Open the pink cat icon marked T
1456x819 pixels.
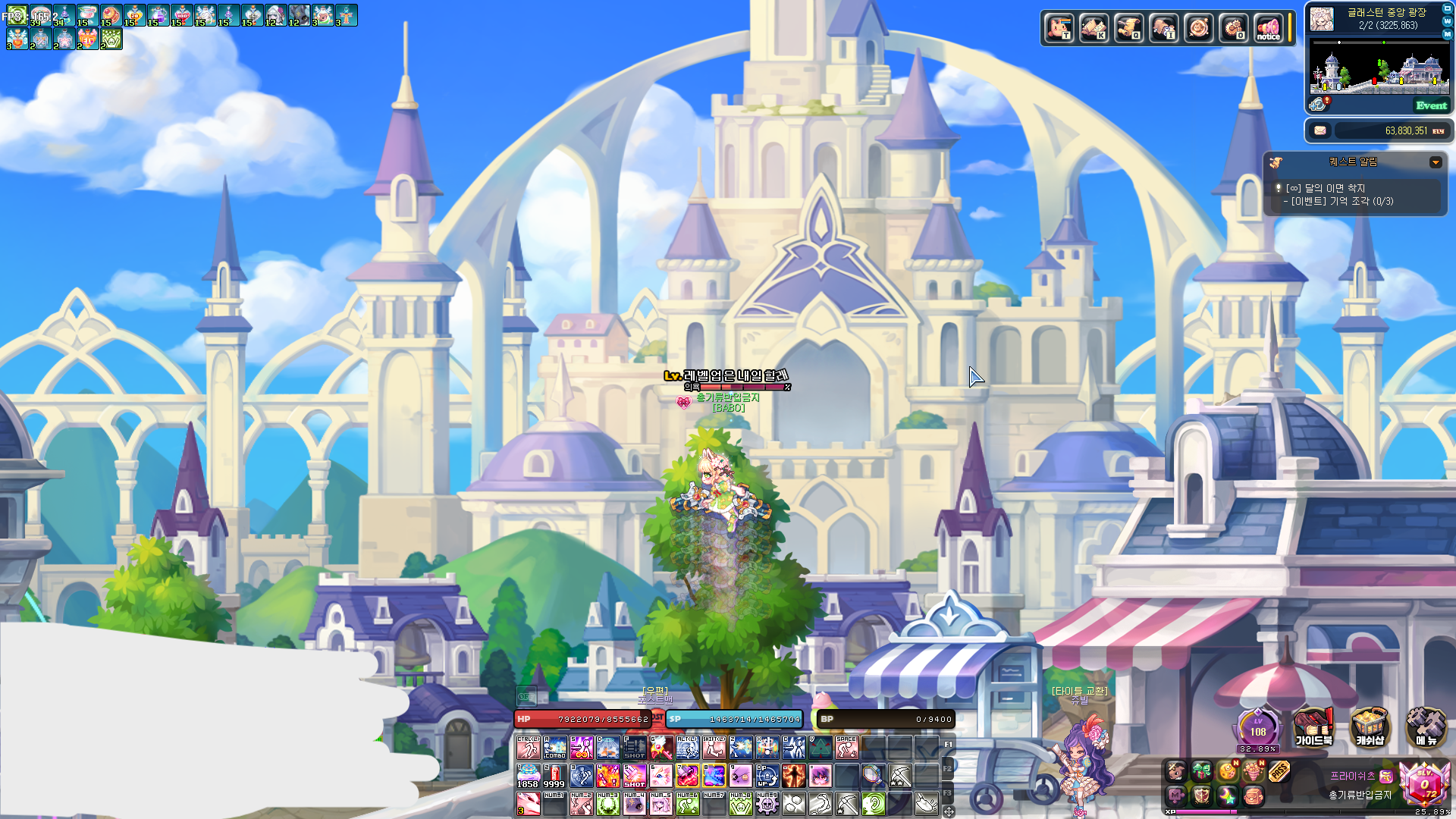(x=1059, y=28)
